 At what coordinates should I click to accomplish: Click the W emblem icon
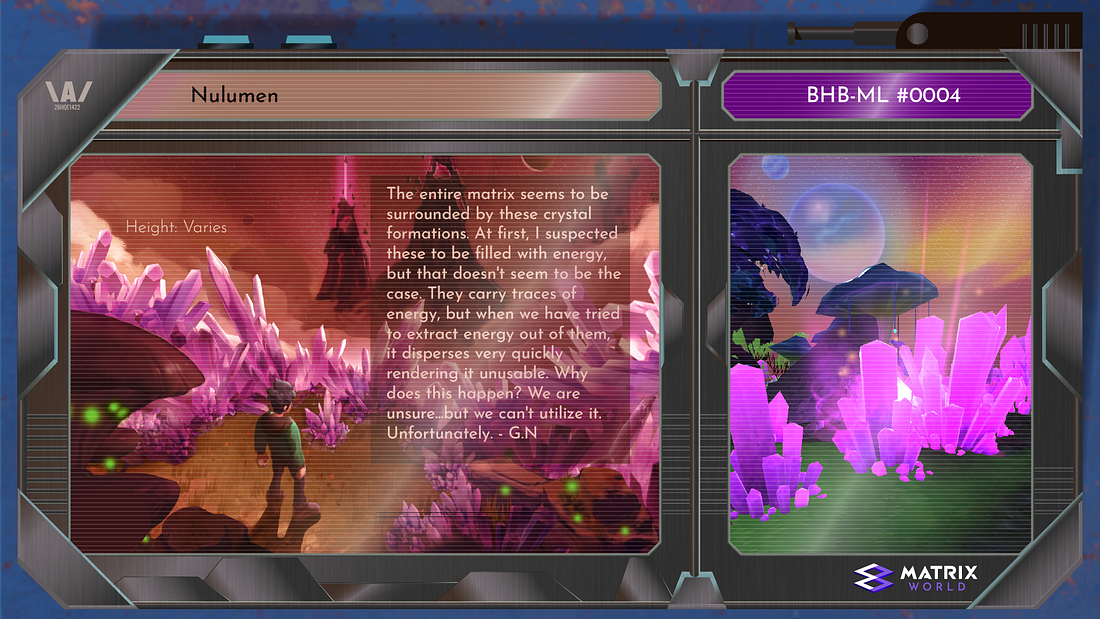[69, 96]
